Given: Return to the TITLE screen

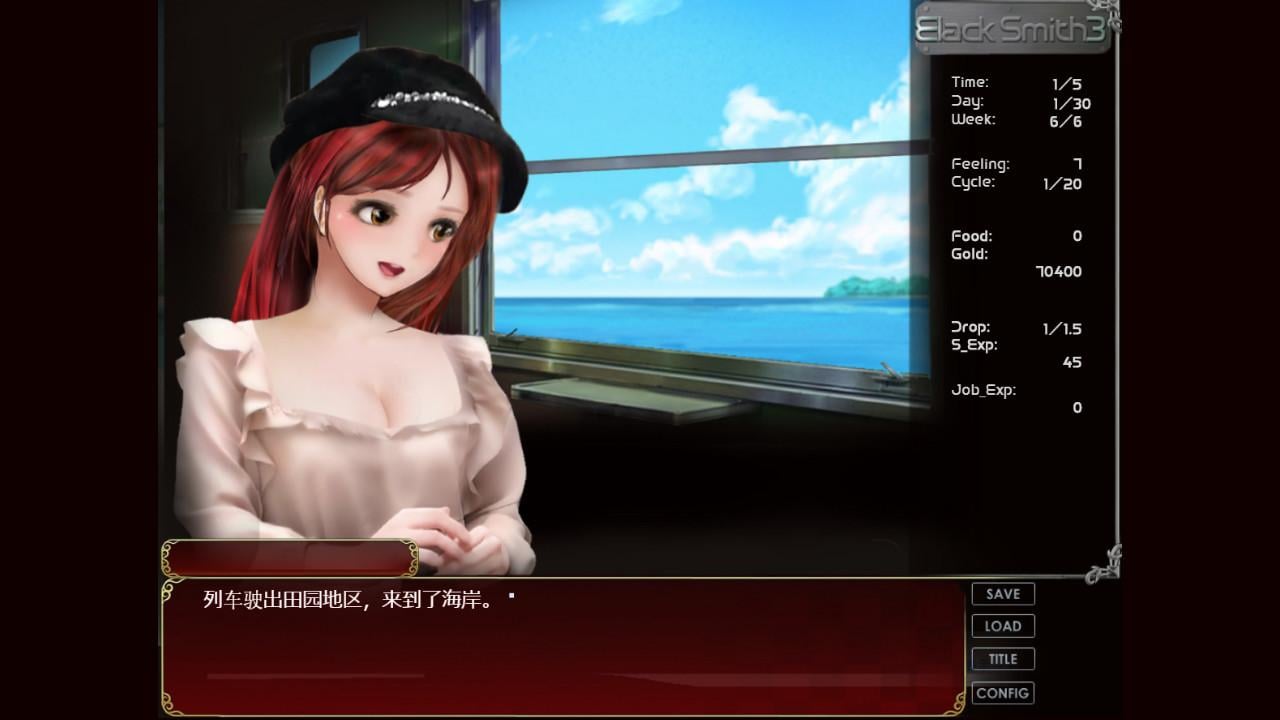Looking at the screenshot, I should coord(1002,659).
